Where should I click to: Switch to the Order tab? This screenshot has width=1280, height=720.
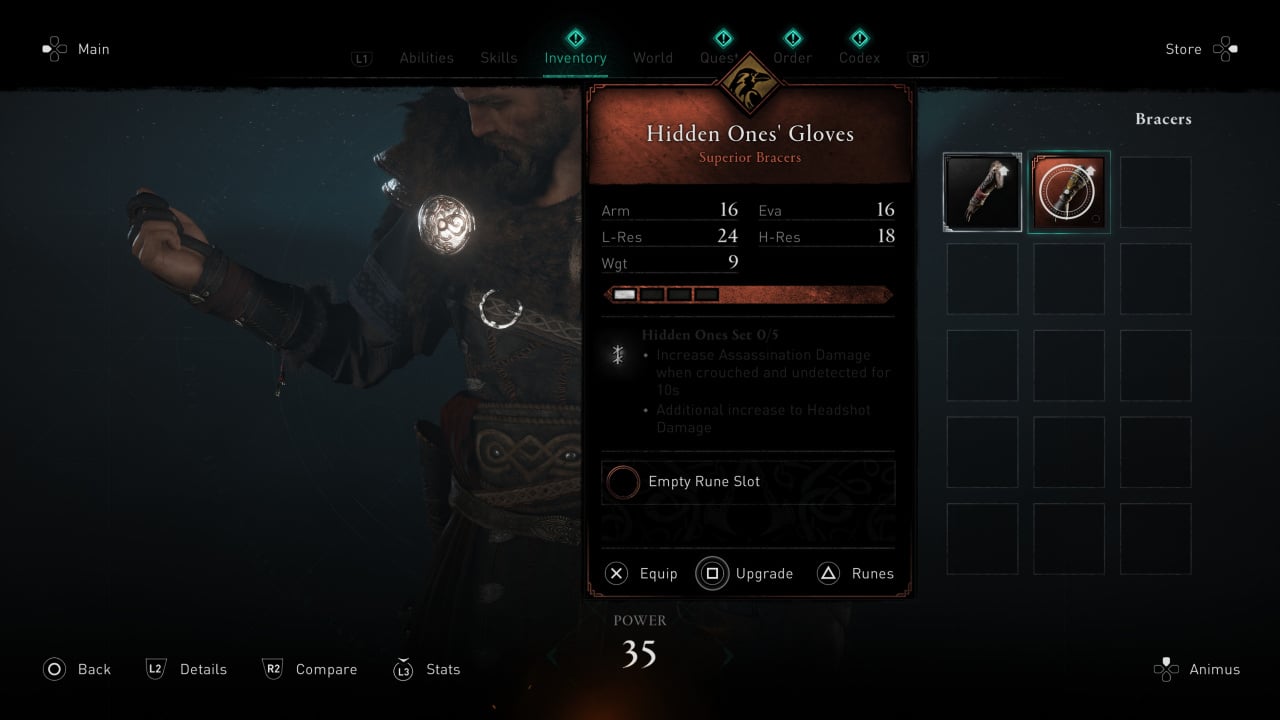792,58
